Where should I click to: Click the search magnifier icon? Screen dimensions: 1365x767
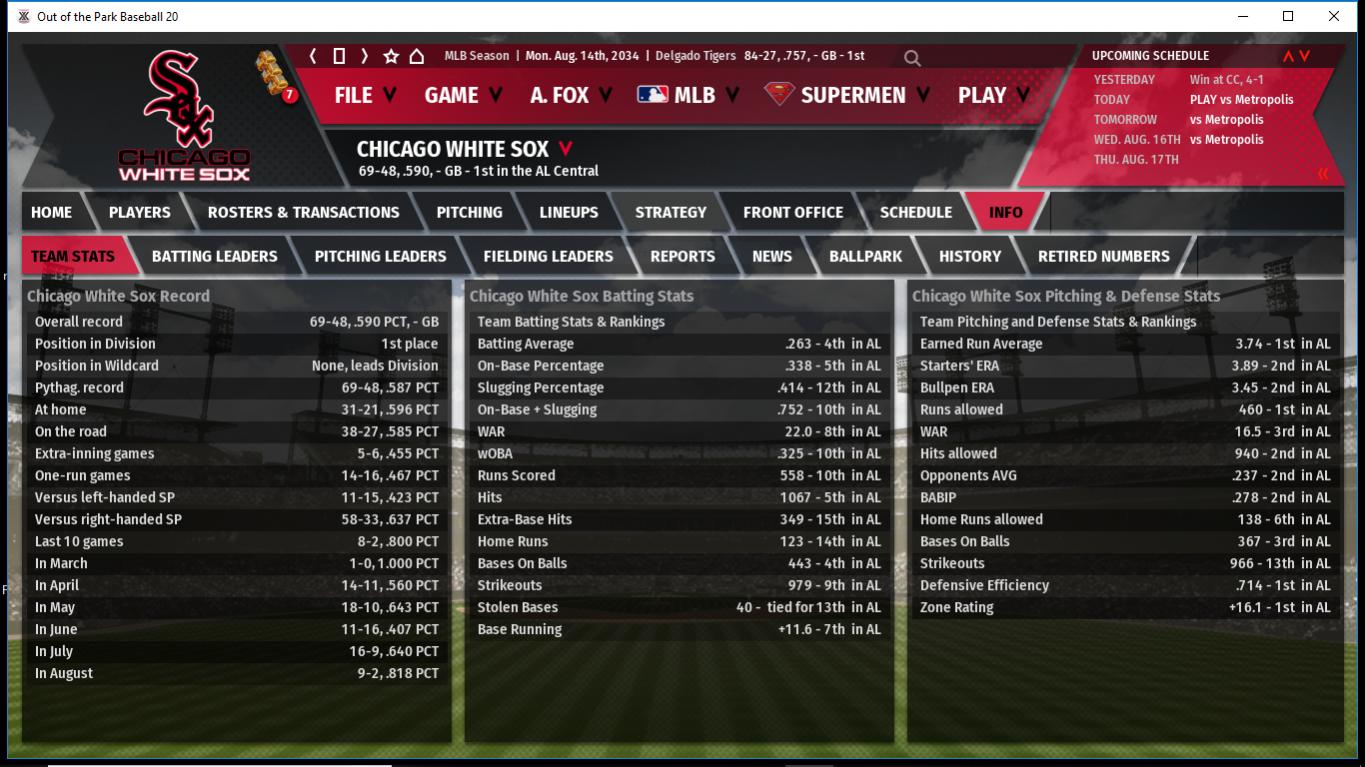(x=912, y=58)
